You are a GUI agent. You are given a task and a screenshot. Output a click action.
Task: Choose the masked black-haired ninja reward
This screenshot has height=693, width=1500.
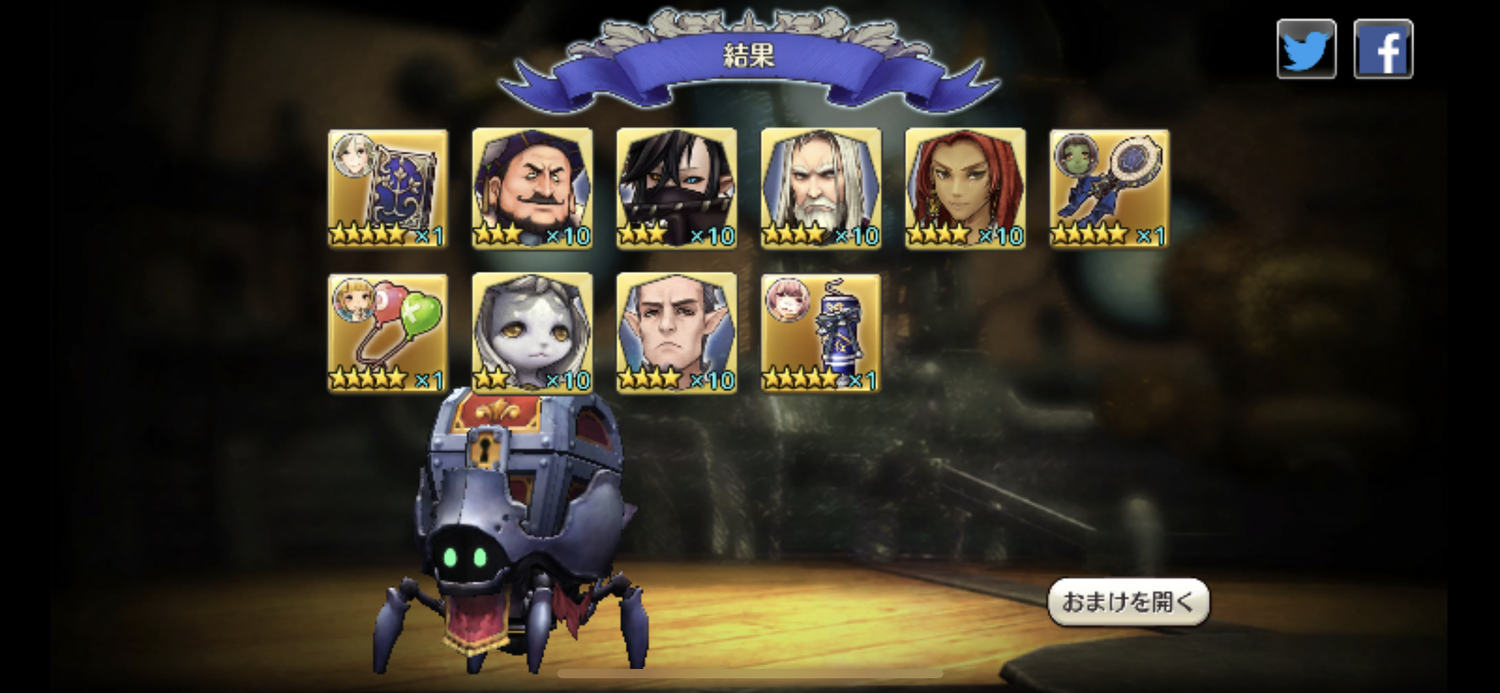point(677,188)
